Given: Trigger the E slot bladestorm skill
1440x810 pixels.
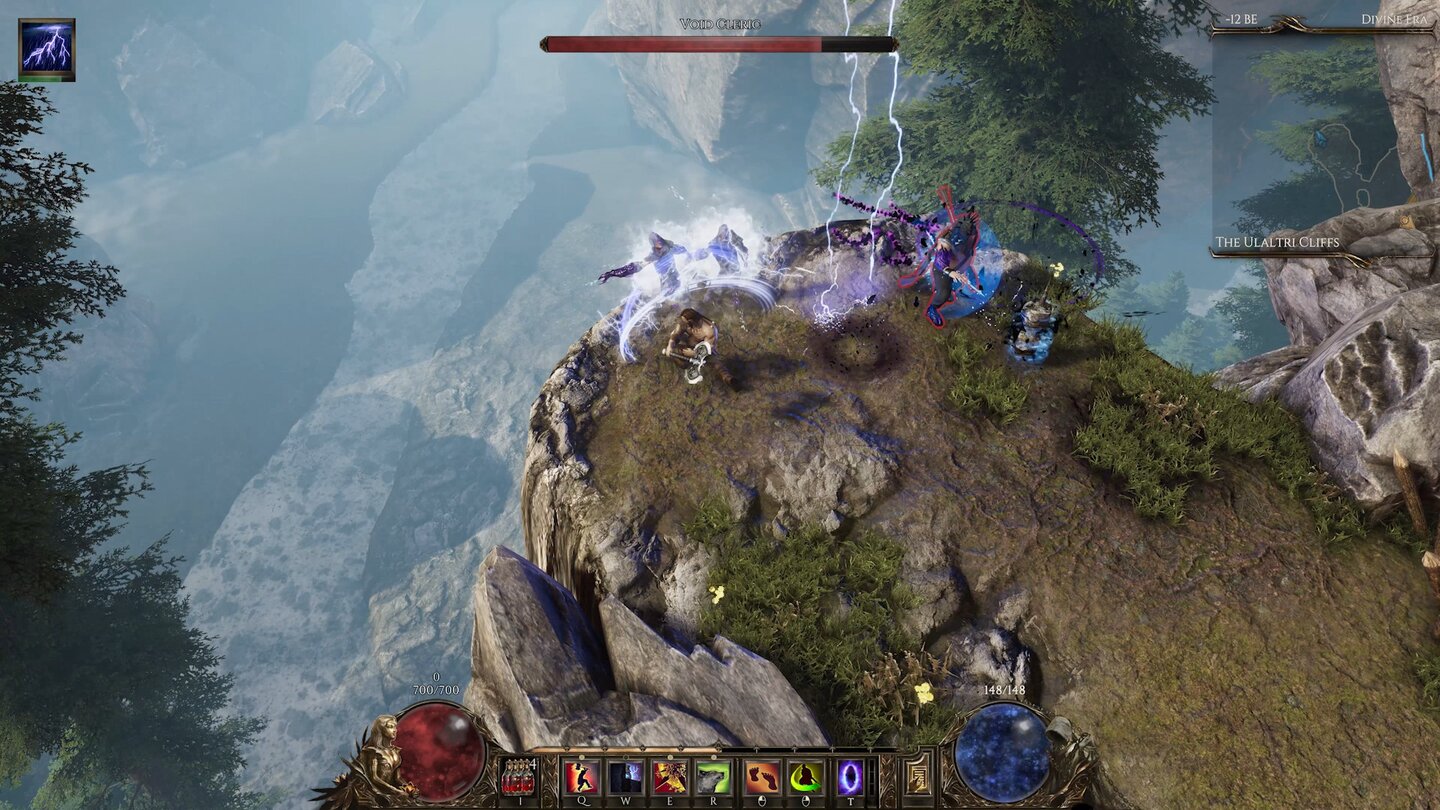Looking at the screenshot, I should tap(670, 776).
